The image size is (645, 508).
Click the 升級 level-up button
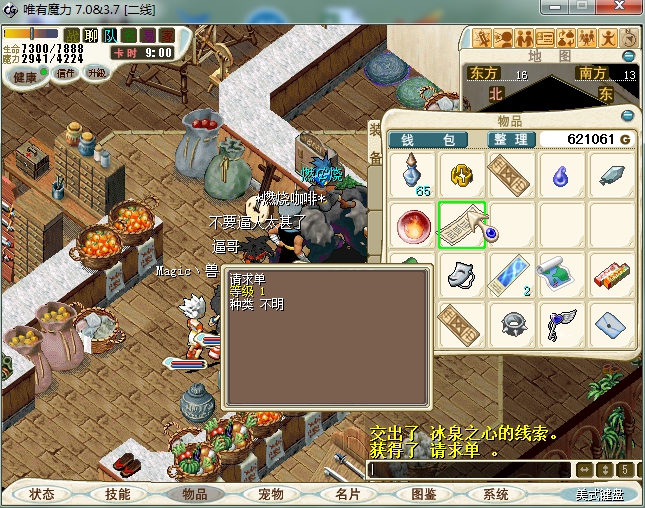click(97, 74)
